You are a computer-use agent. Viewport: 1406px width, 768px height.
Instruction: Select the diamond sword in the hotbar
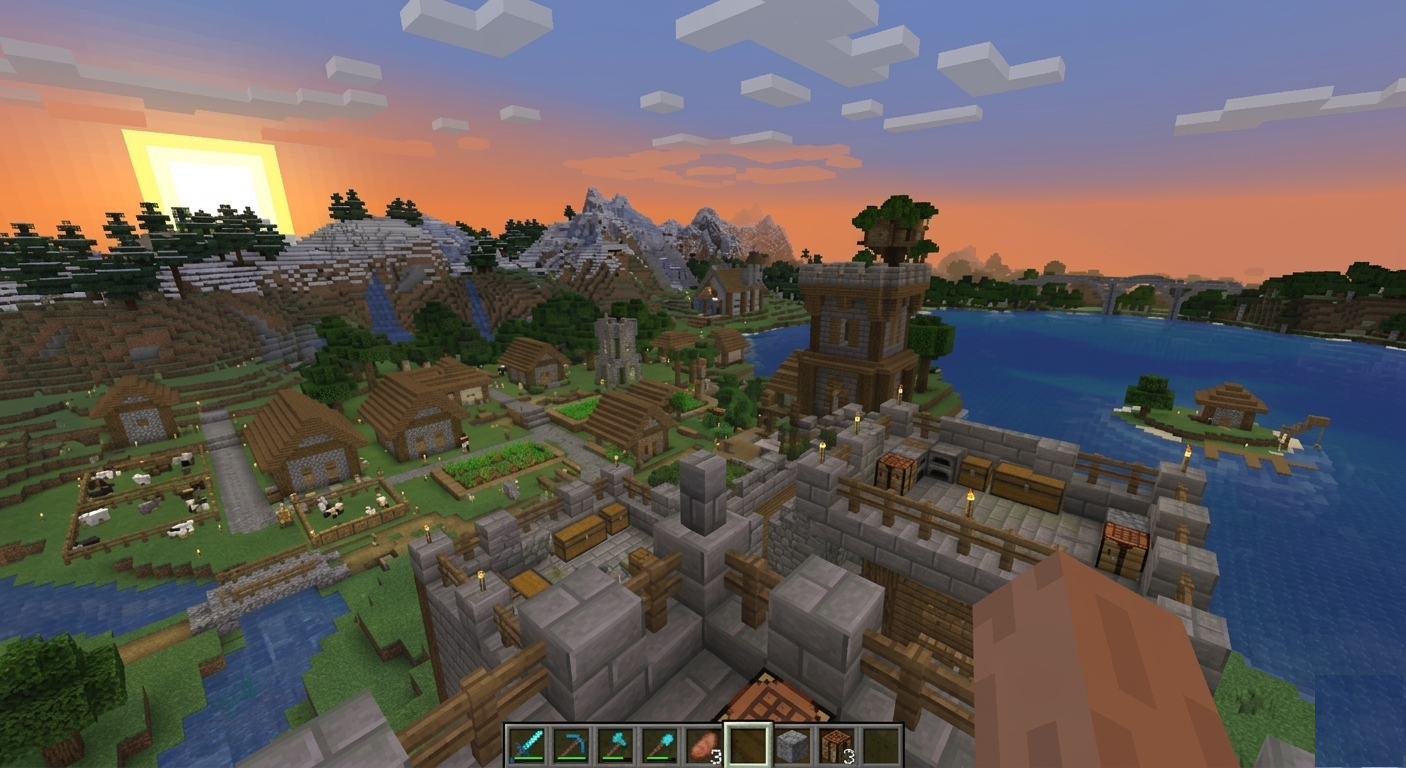pyautogui.click(x=528, y=744)
